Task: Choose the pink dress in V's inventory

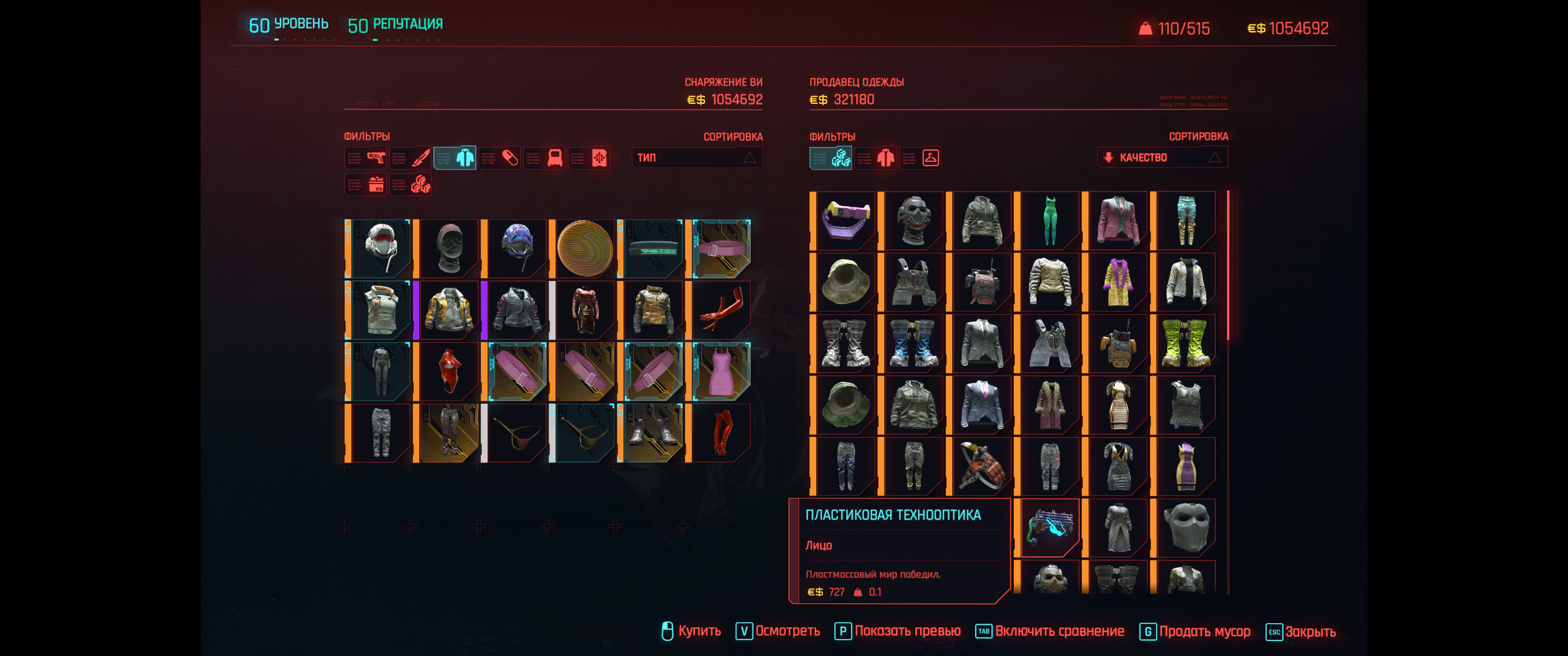Action: (721, 371)
